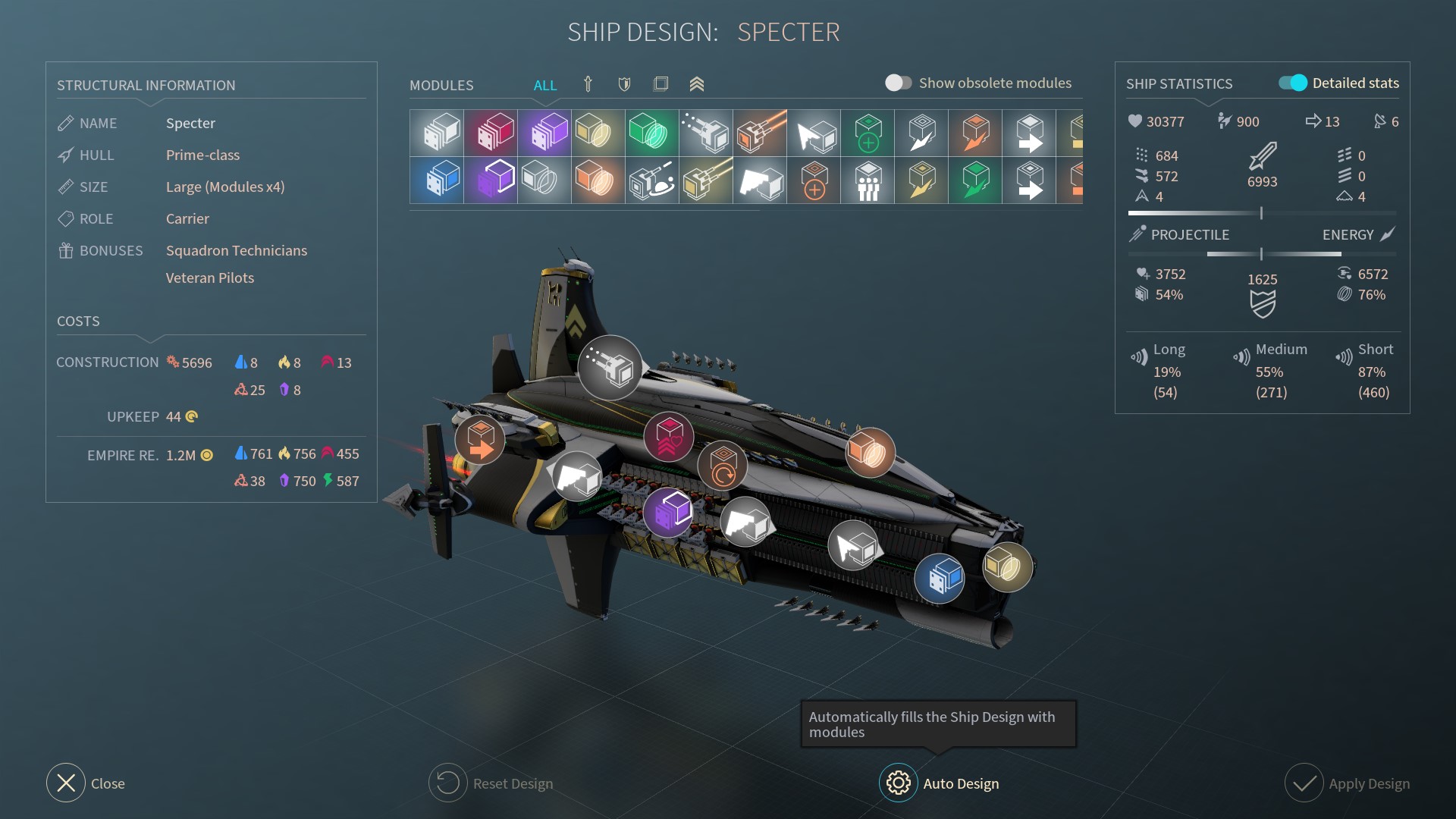
Task: Click the missile turret slot on ship
Action: [x=610, y=368]
